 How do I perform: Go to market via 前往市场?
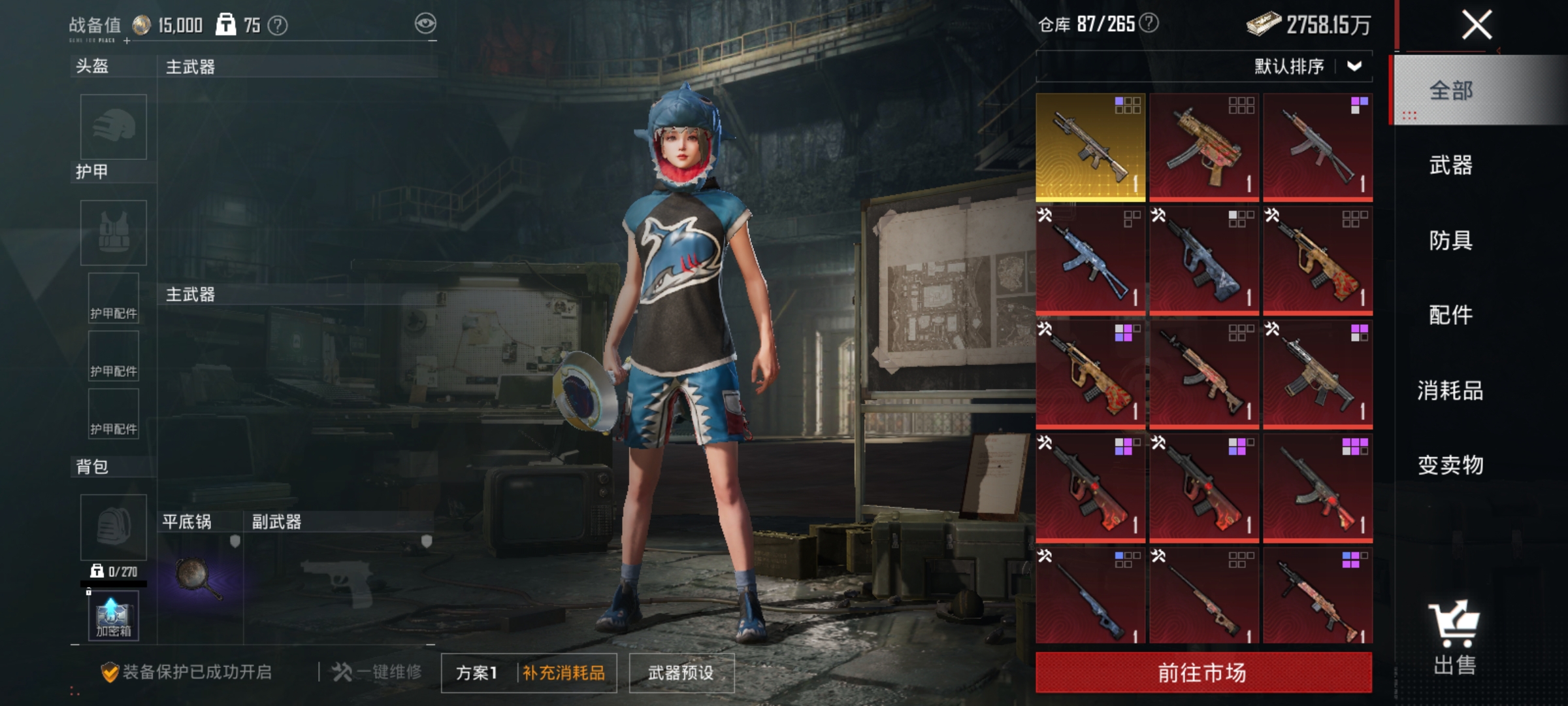point(1203,672)
